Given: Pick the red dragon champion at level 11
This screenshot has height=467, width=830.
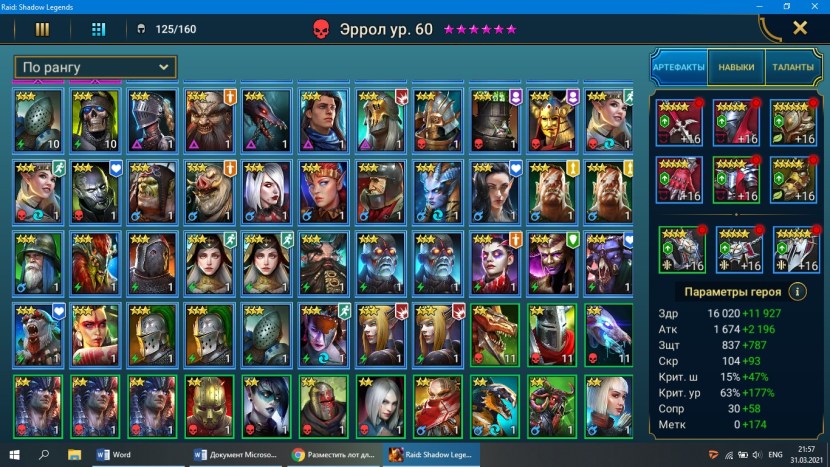Looking at the screenshot, I should tap(495, 333).
